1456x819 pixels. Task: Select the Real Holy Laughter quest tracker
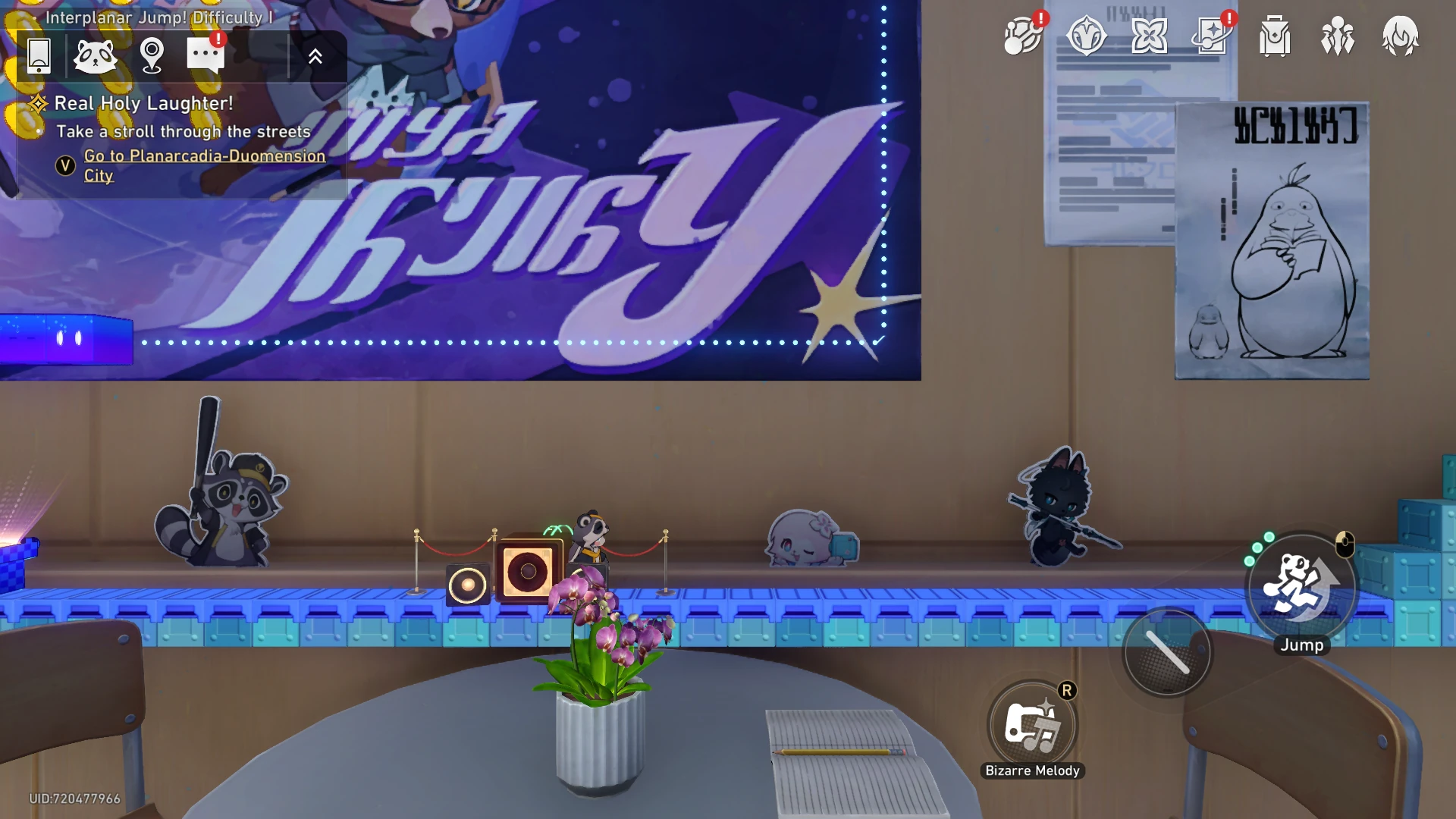point(143,103)
